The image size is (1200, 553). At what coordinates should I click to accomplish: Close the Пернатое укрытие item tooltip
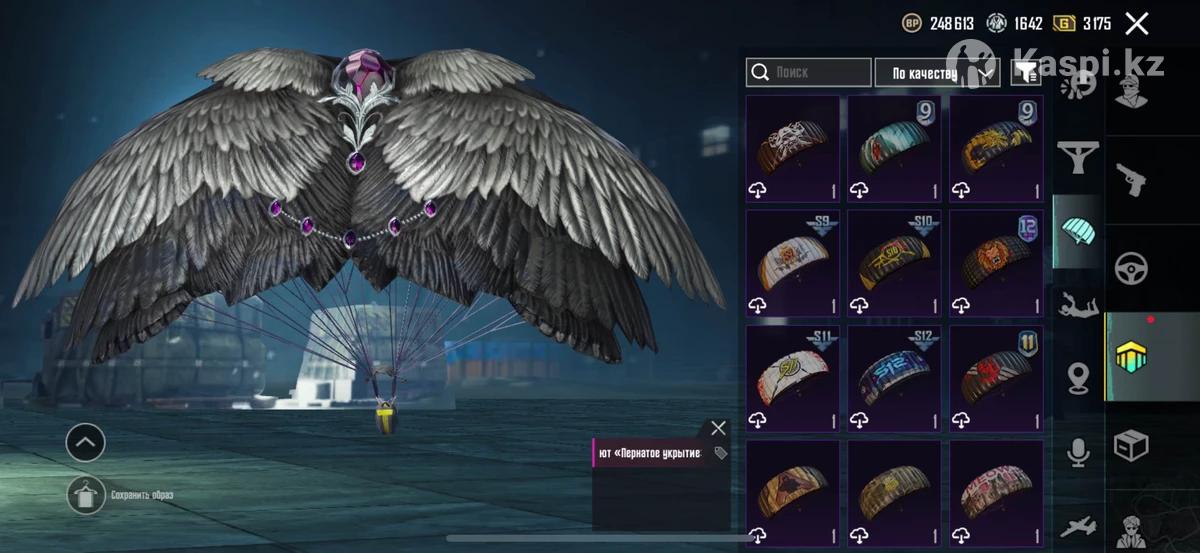coord(718,428)
